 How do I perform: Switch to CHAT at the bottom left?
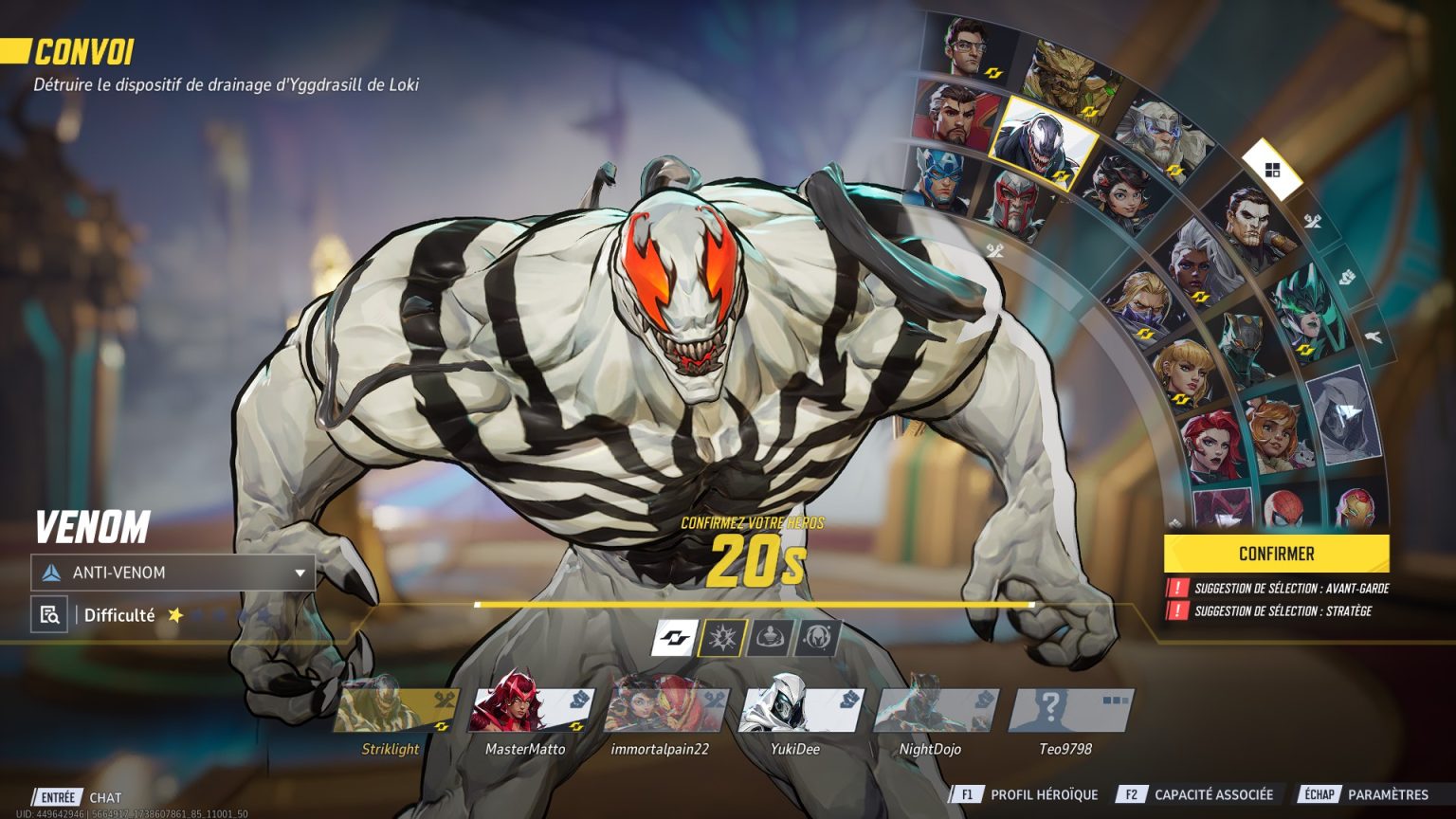pos(104,797)
